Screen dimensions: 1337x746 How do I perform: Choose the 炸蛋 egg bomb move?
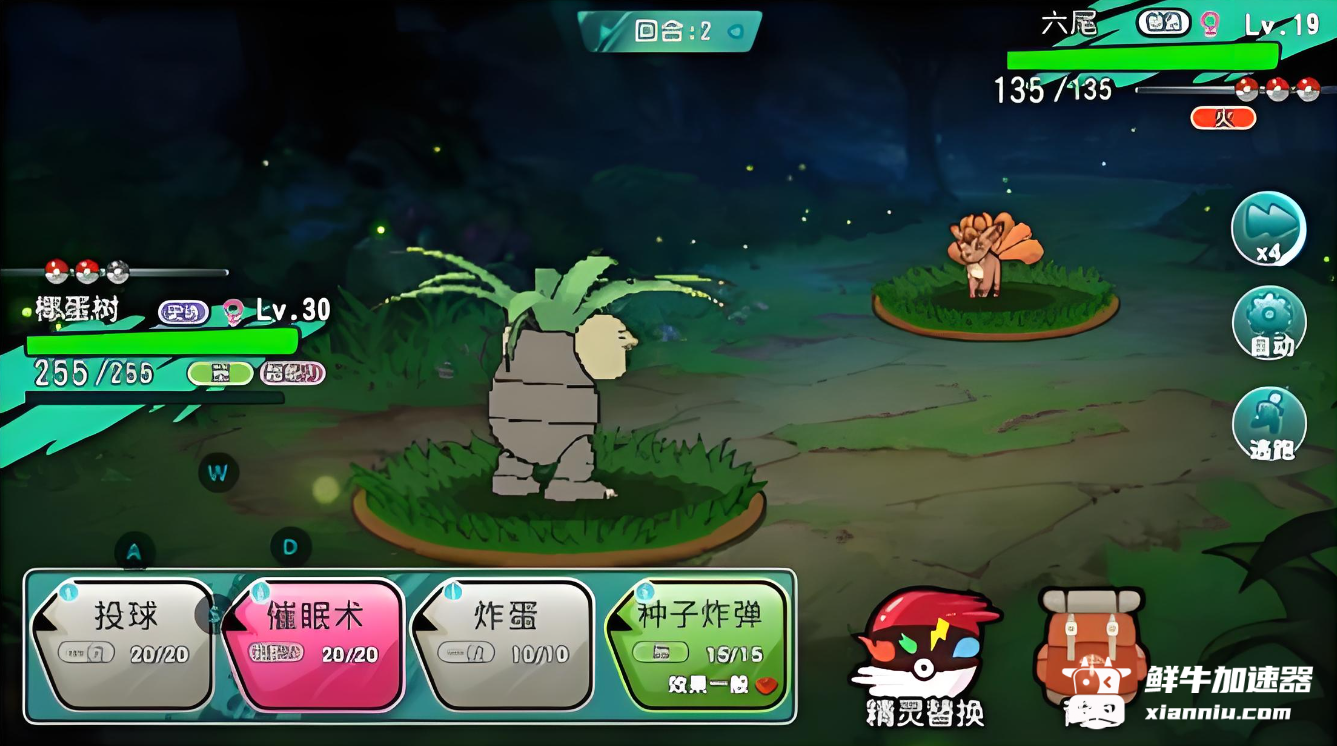[504, 641]
